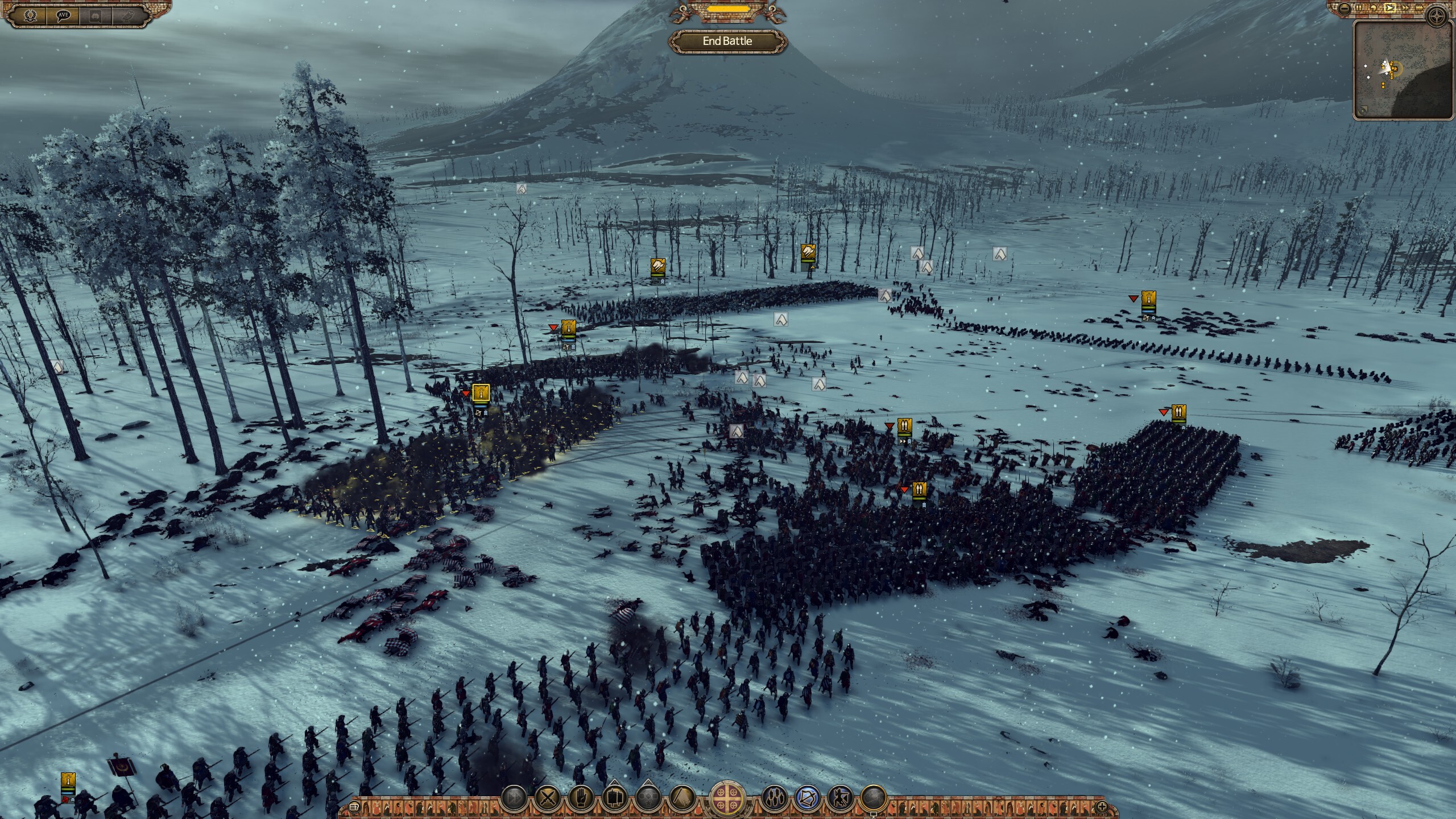
Task: Choose triple fast-forward speed
Action: (1420, 8)
